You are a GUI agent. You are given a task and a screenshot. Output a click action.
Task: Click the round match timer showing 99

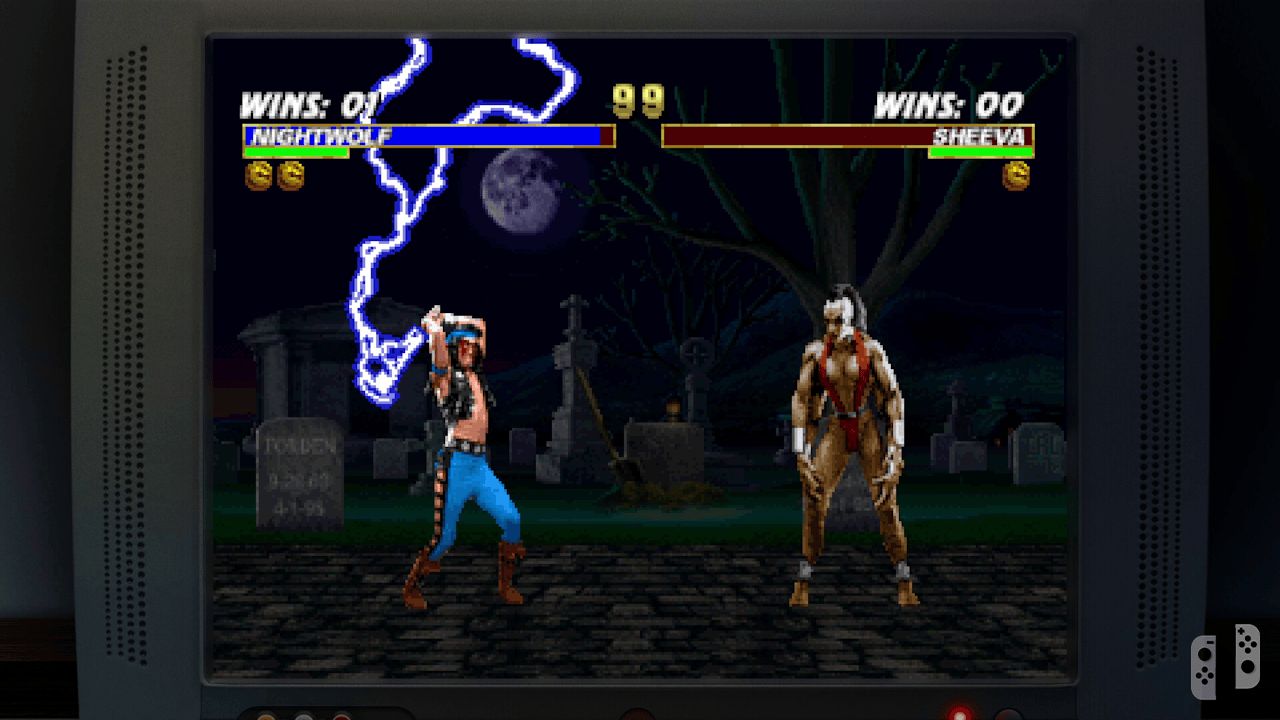point(638,100)
